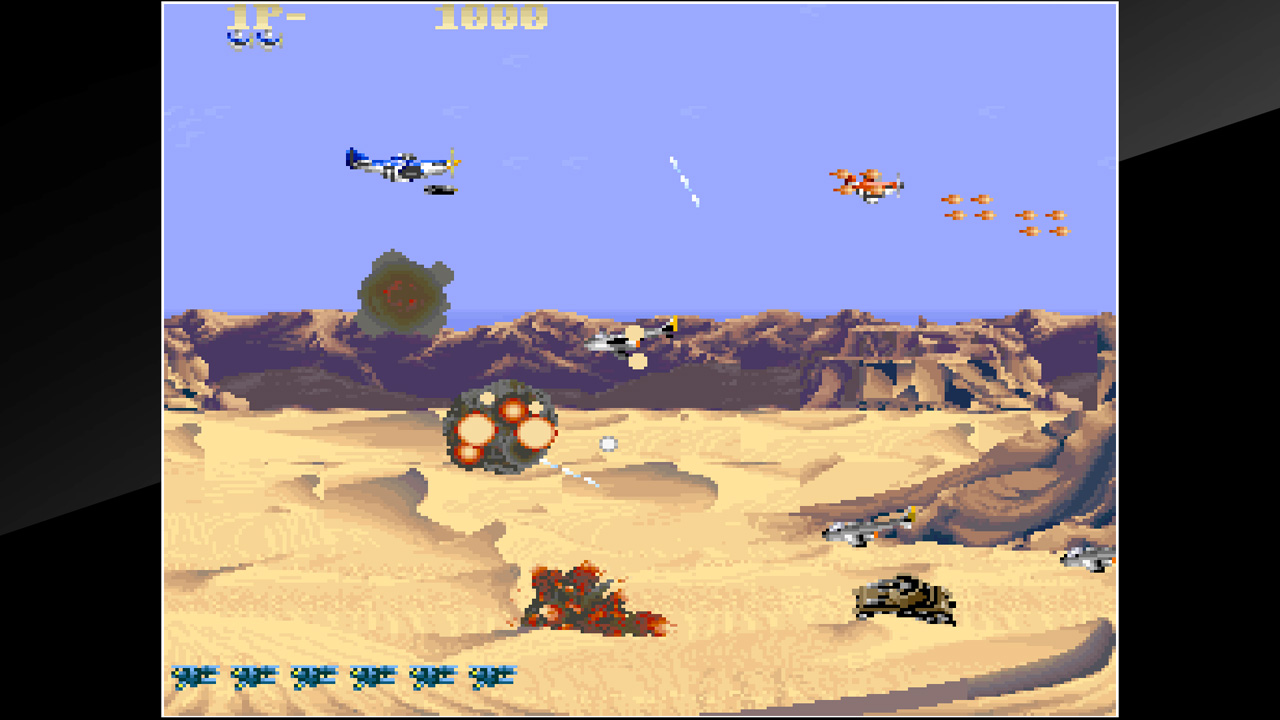Click the white projectile near the mine ball
The image size is (1280, 720).
[606, 443]
